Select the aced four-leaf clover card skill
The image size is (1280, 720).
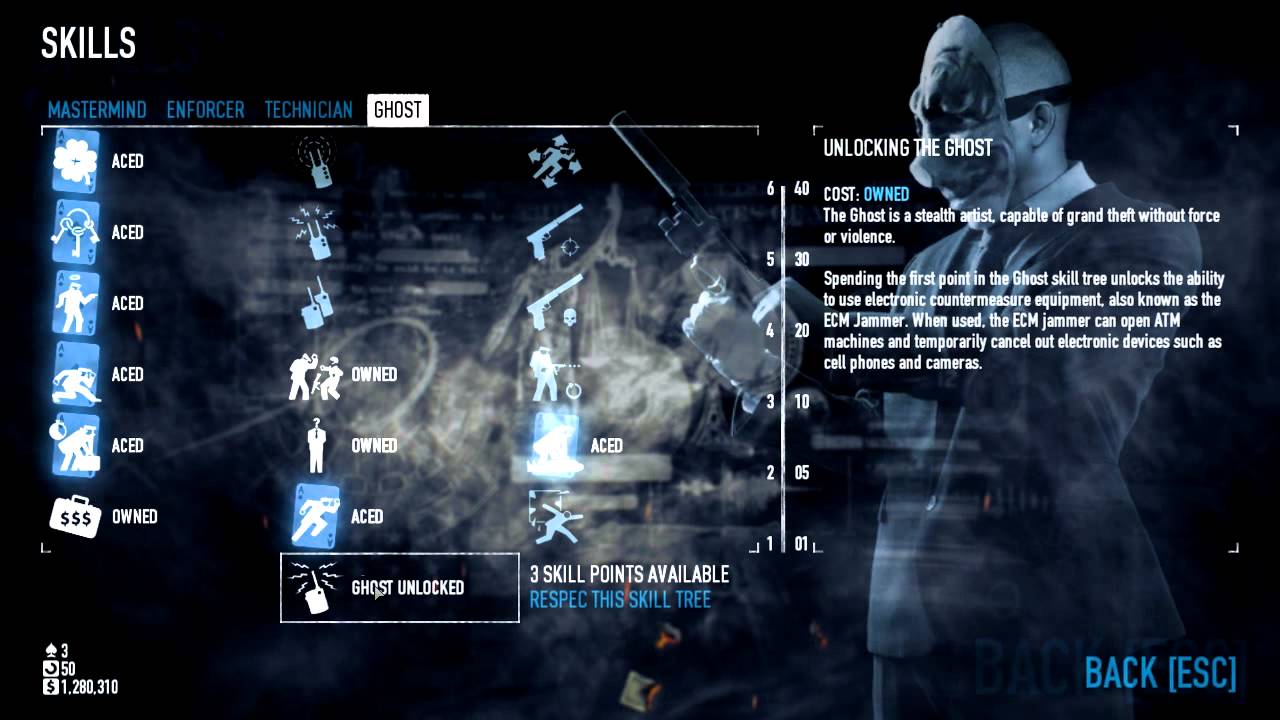[x=75, y=161]
